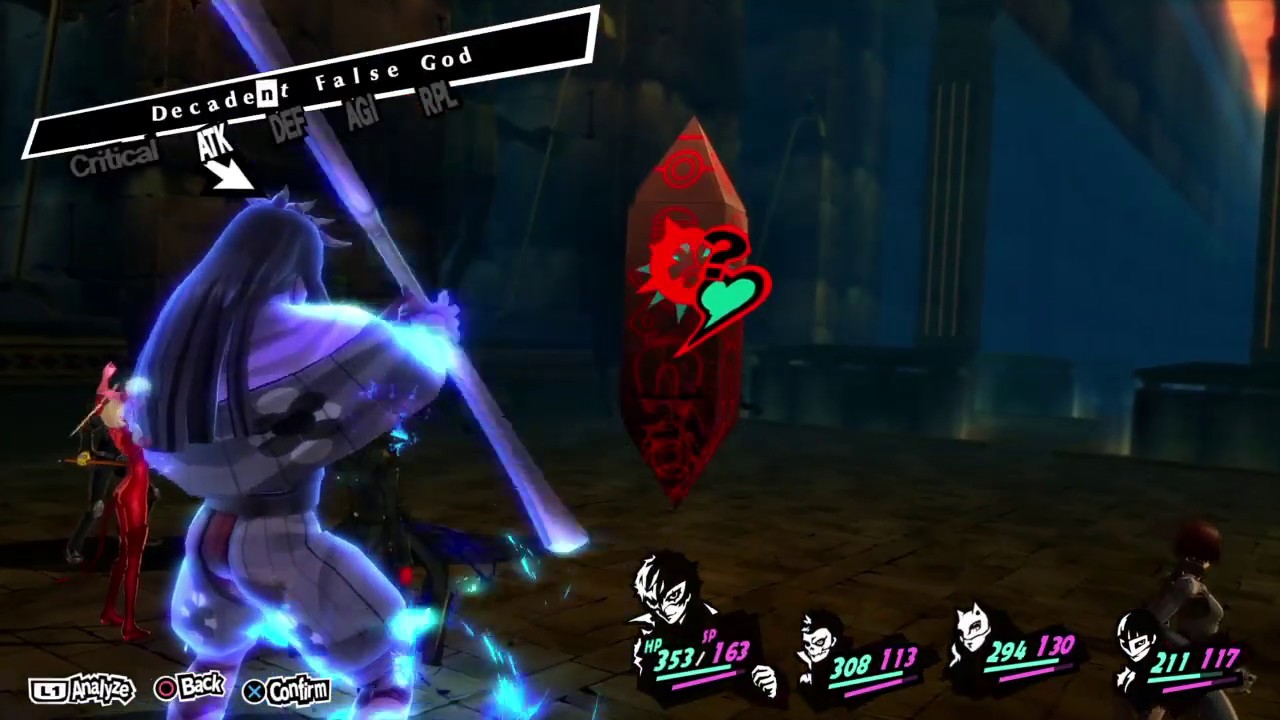Viewport: 1280px width, 720px height.
Task: Select the Back command
Action: pyautogui.click(x=203, y=686)
